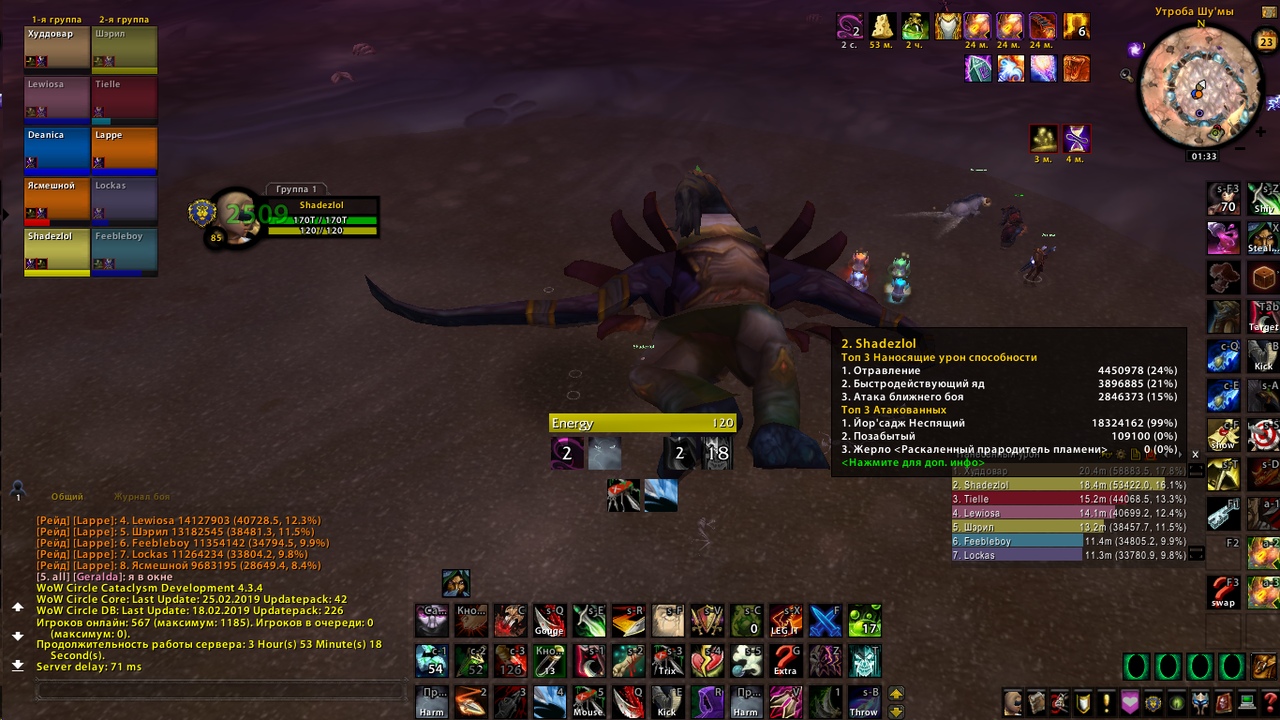The width and height of the screenshot is (1280, 720).
Task: Close the damage meter window
Action: pyautogui.click(x=1194, y=454)
